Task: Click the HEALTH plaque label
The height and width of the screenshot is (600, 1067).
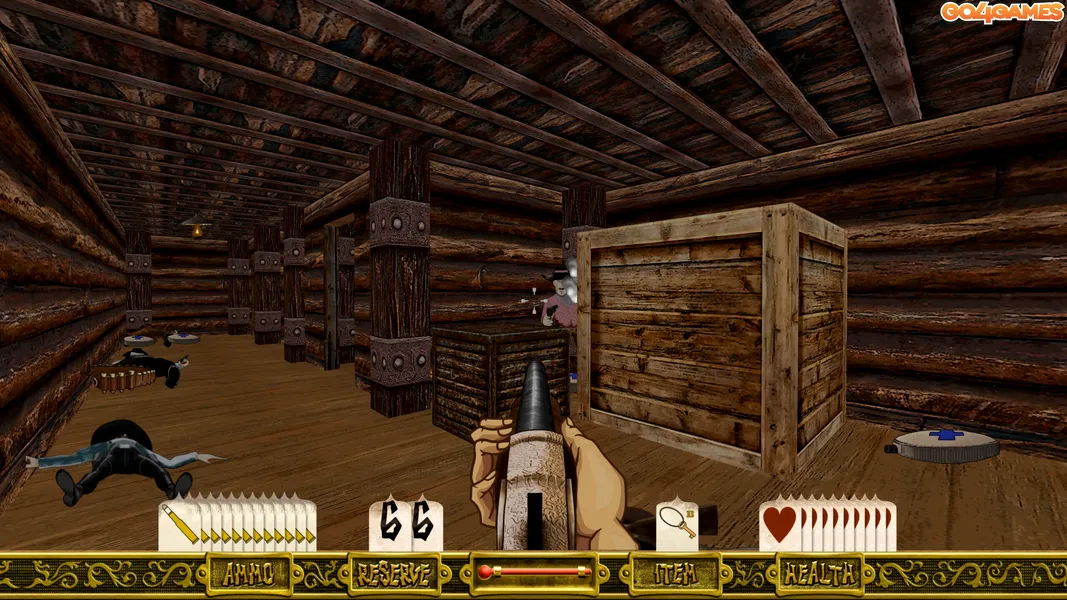Action: tap(819, 574)
